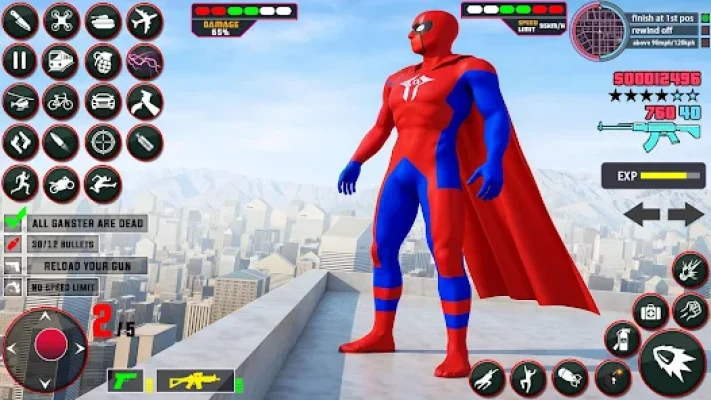Activate the large punch attack button
Image resolution: width=711 pixels, height=400 pixels.
[x=672, y=362]
